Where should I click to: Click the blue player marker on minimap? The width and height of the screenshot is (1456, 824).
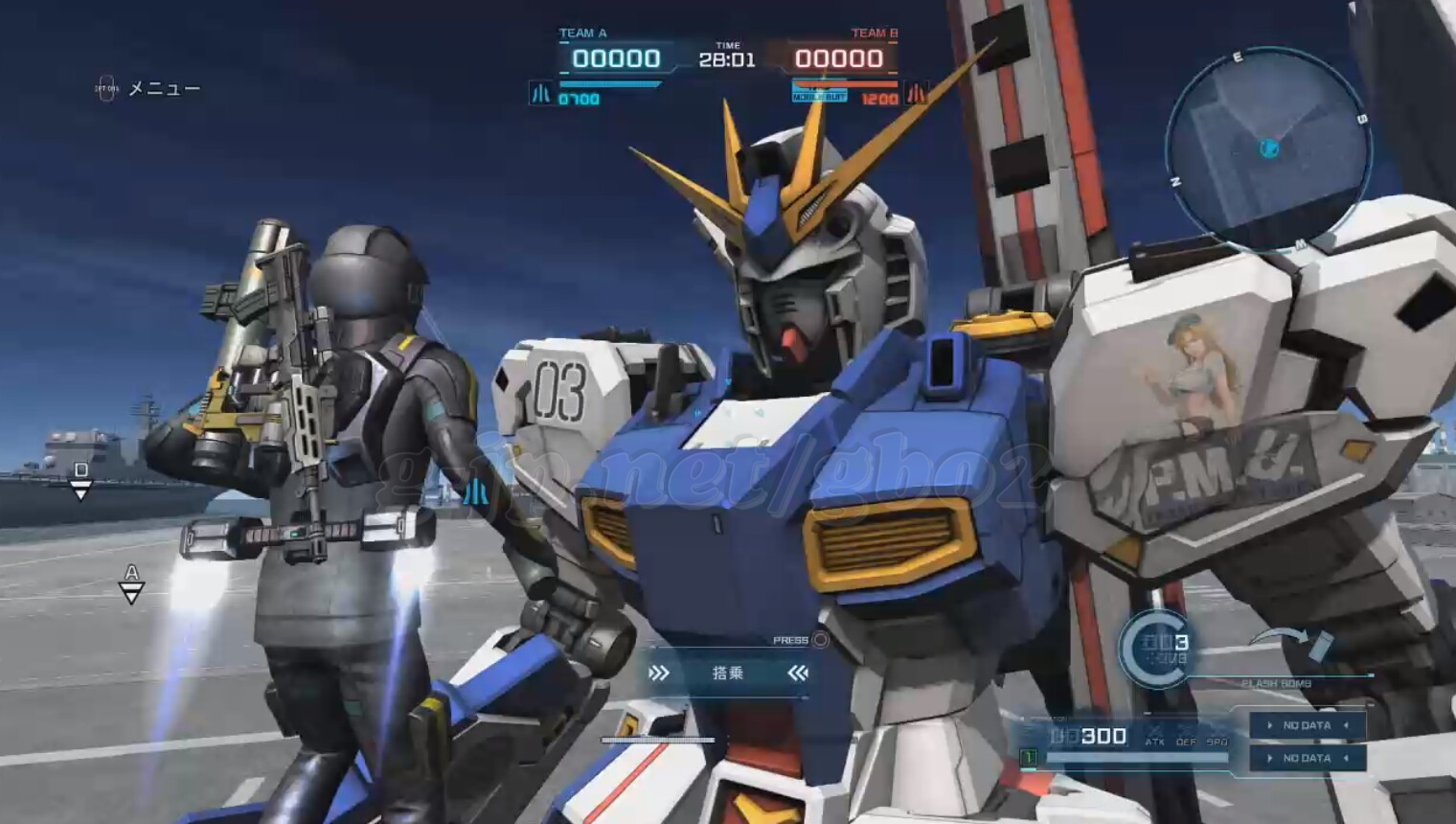[x=1269, y=148]
